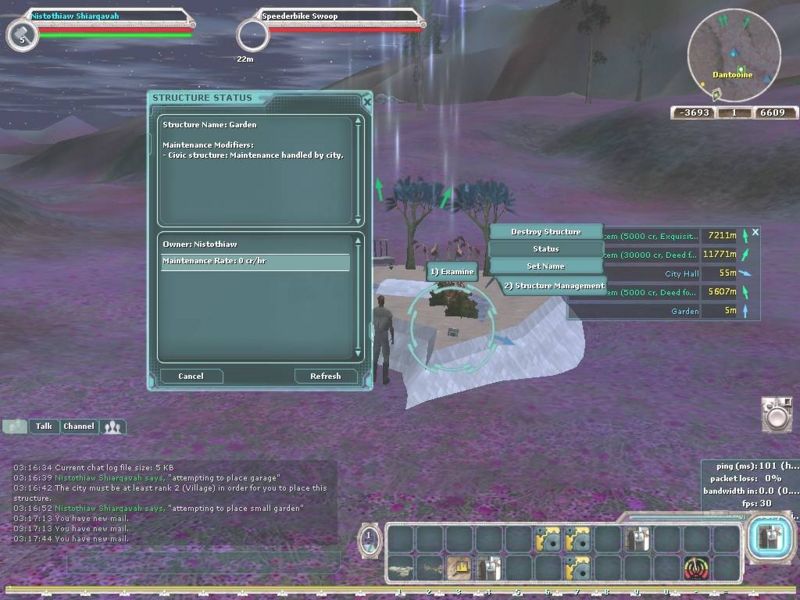The width and height of the screenshot is (800, 600).
Task: Select the Status radial option
Action: tap(545, 249)
